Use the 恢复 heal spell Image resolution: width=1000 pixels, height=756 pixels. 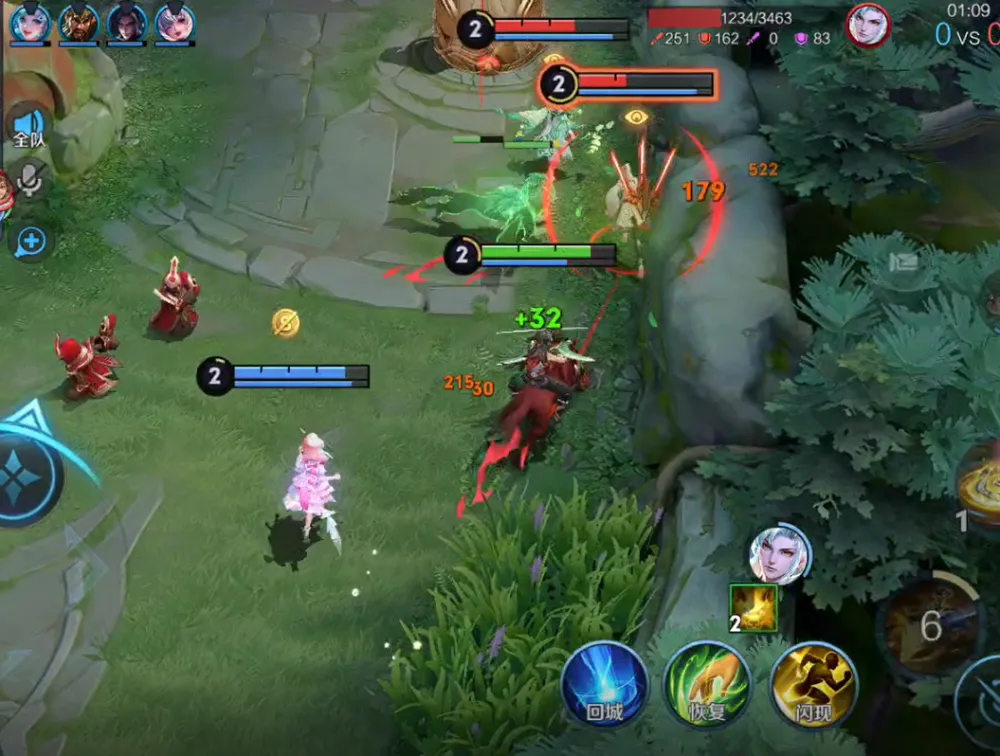click(707, 684)
